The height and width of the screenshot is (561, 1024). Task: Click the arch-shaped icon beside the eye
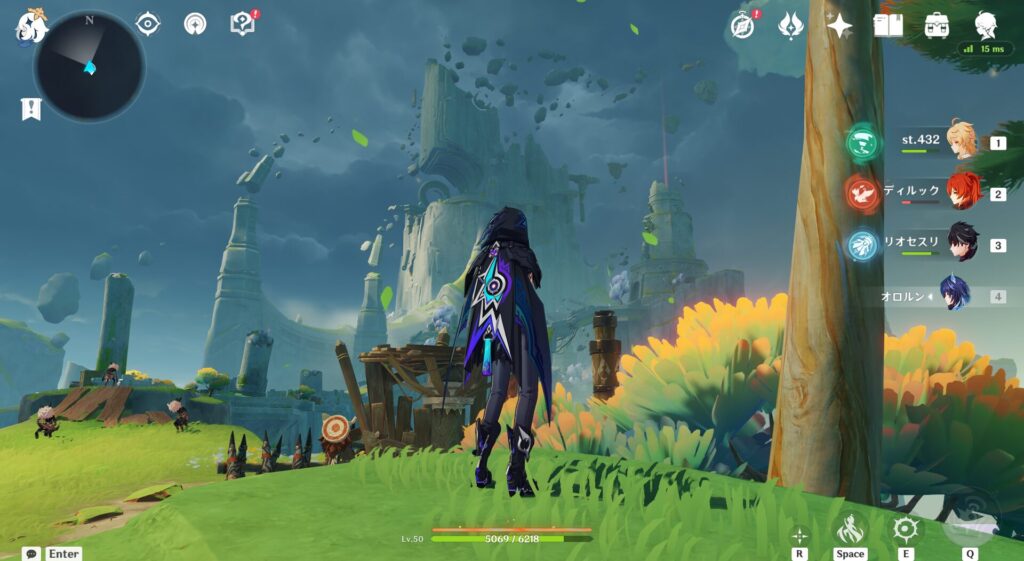(x=195, y=23)
